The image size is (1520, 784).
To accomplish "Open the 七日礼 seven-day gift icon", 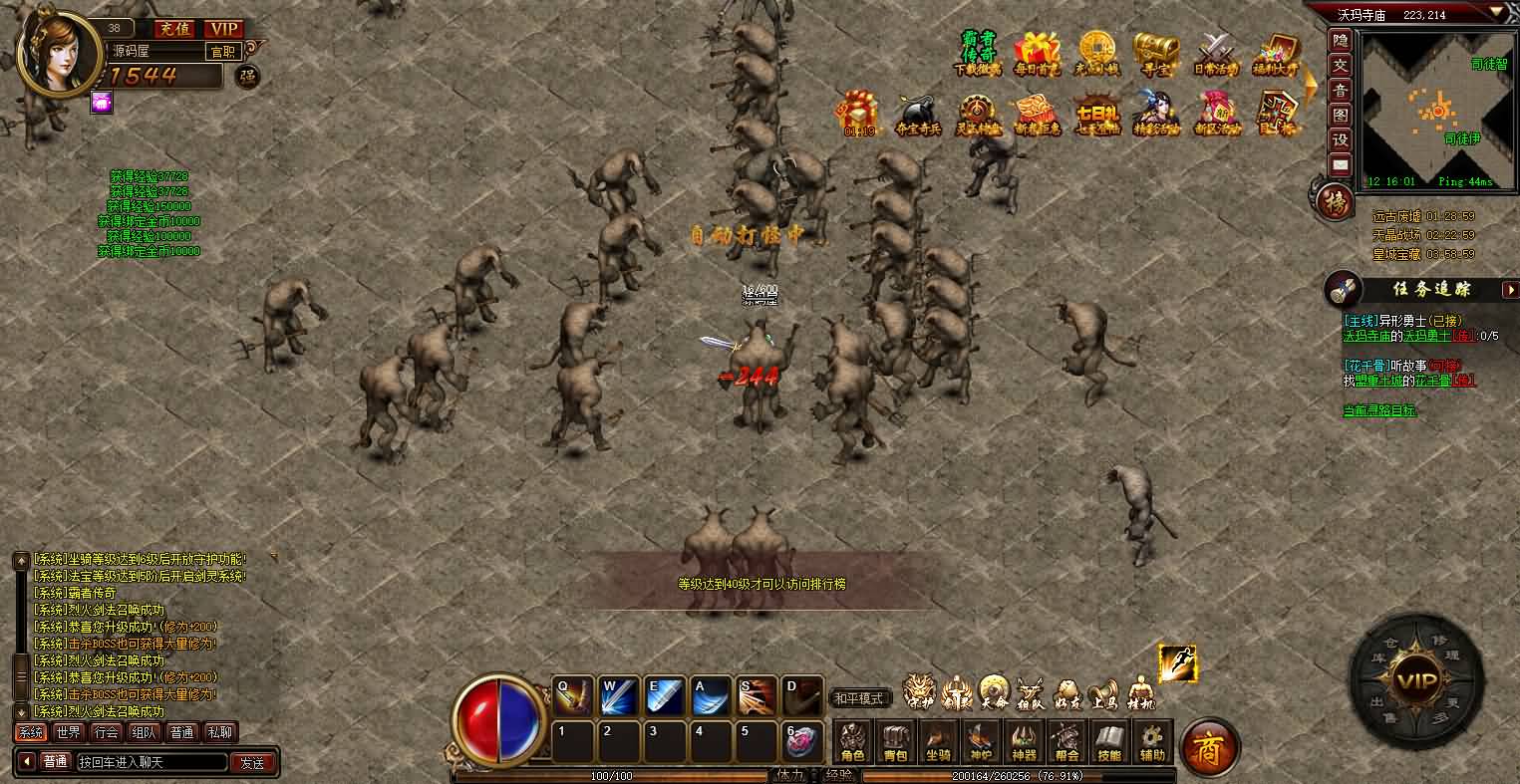I will pos(1094,116).
